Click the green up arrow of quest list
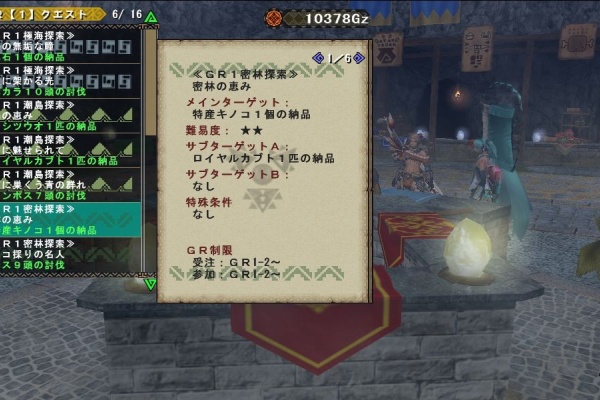600x400 pixels. click(x=150, y=17)
